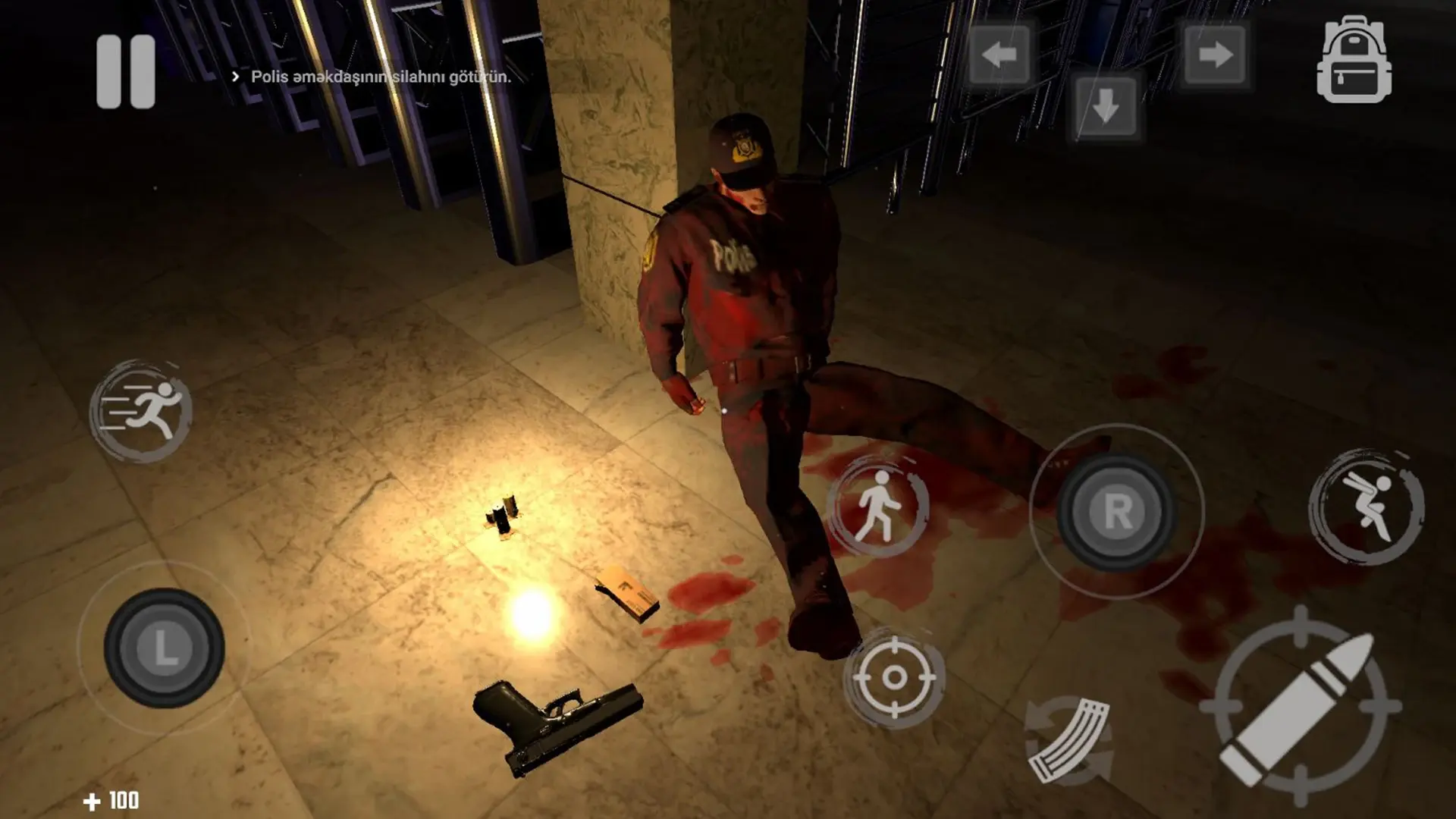1456x819 pixels.
Task: Tap the right arrow control
Action: [1213, 55]
